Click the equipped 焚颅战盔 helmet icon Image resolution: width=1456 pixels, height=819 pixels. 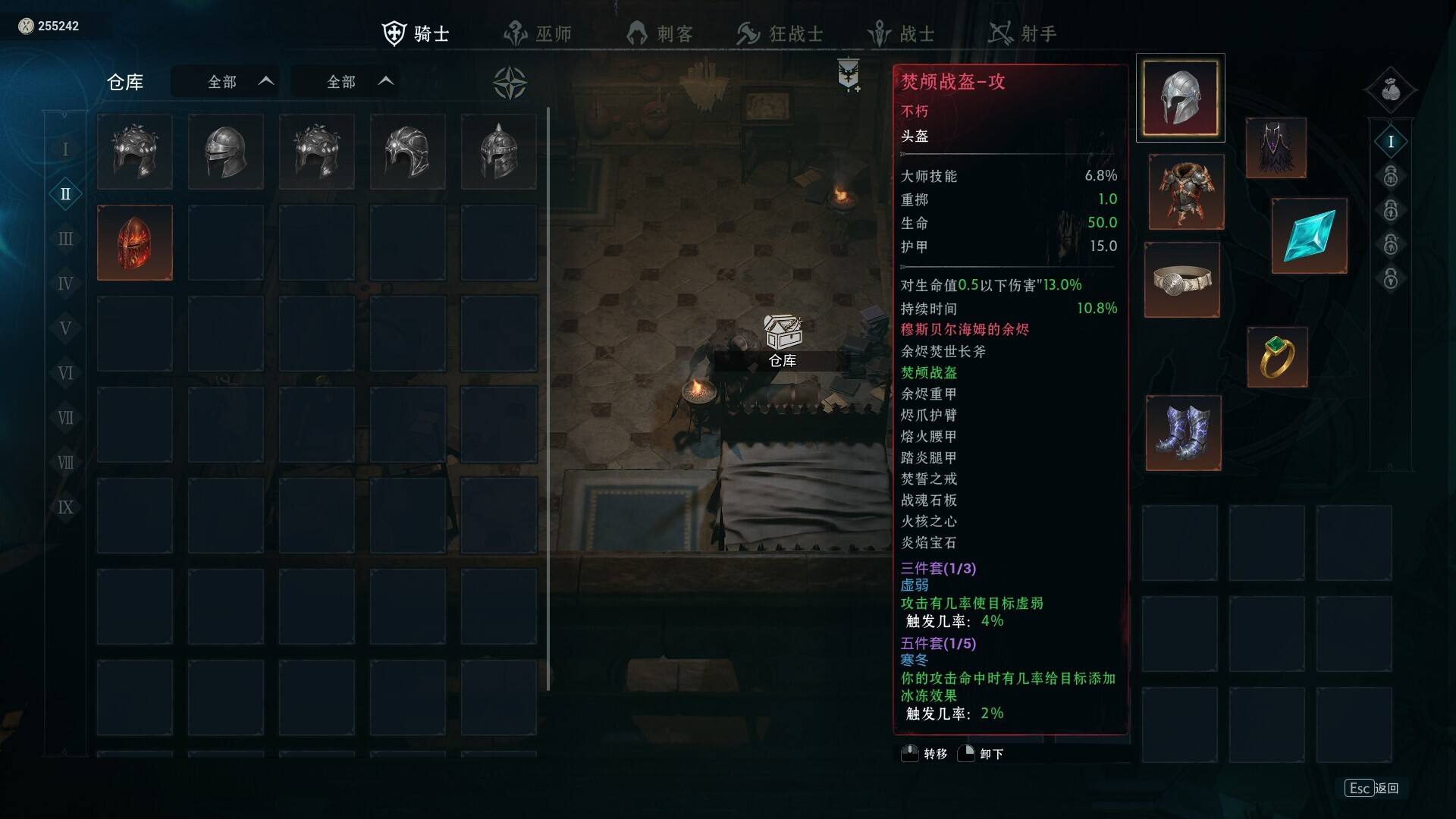tap(1180, 97)
